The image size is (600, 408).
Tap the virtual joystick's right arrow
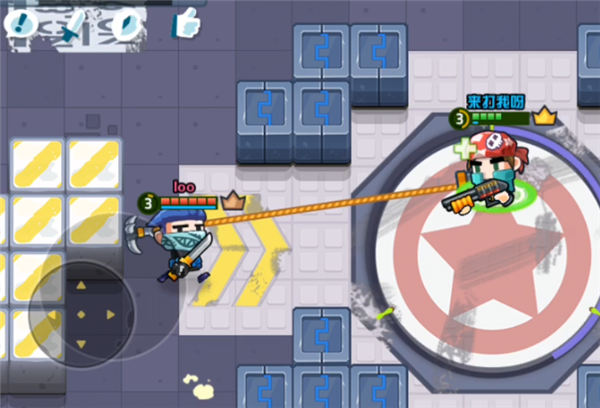point(109,315)
